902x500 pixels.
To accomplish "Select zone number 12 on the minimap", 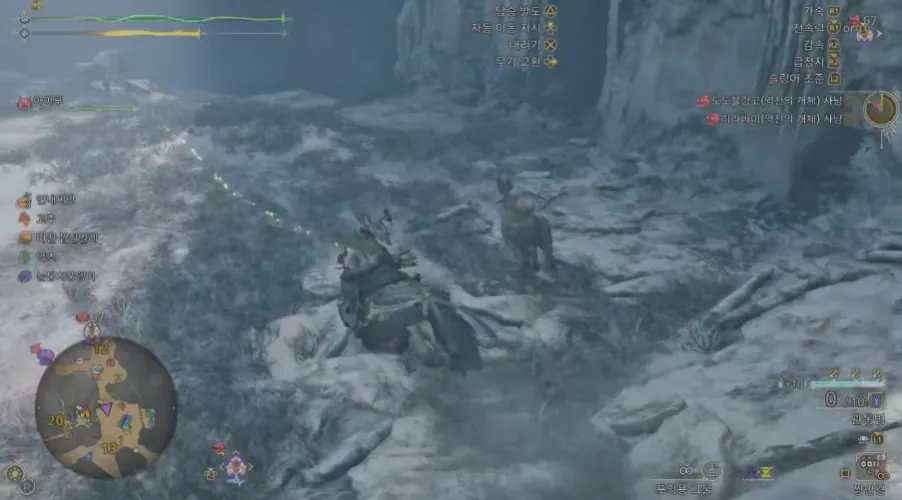I will pyautogui.click(x=100, y=349).
